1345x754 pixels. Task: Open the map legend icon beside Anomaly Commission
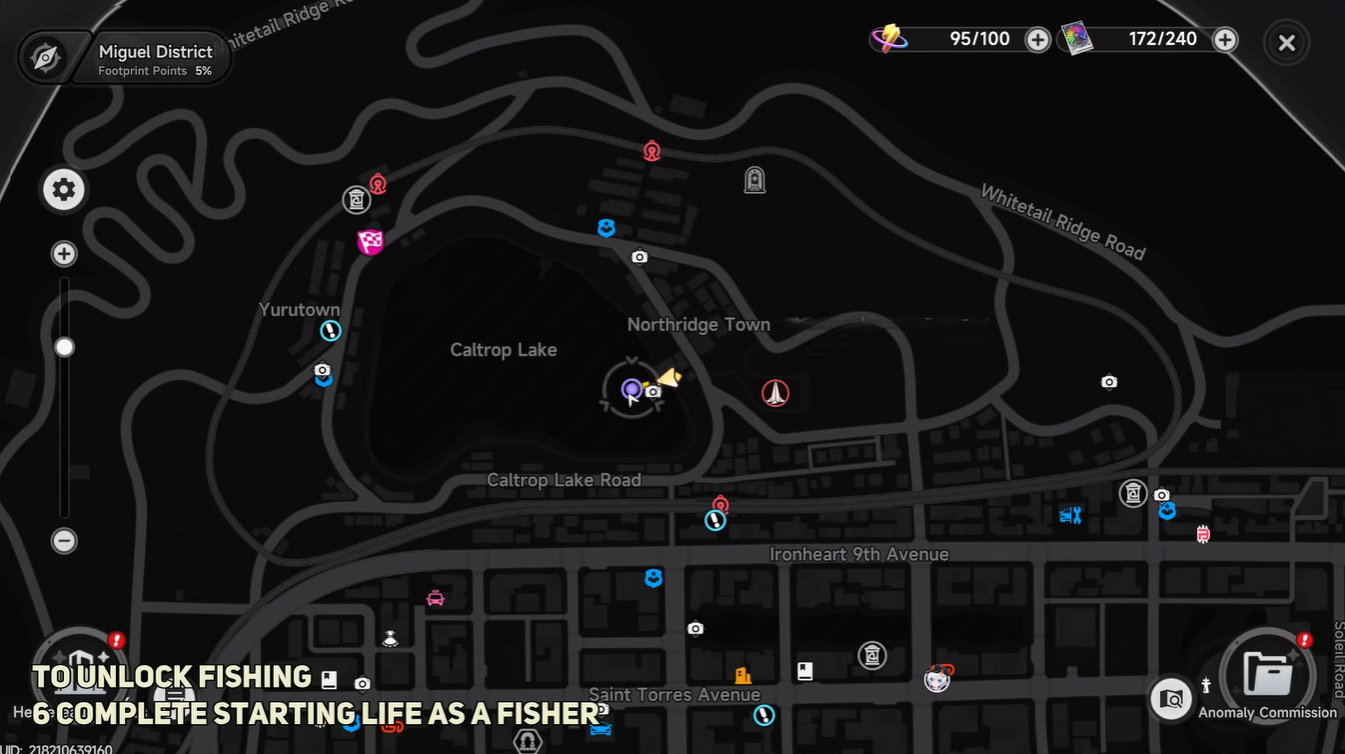(x=1171, y=700)
